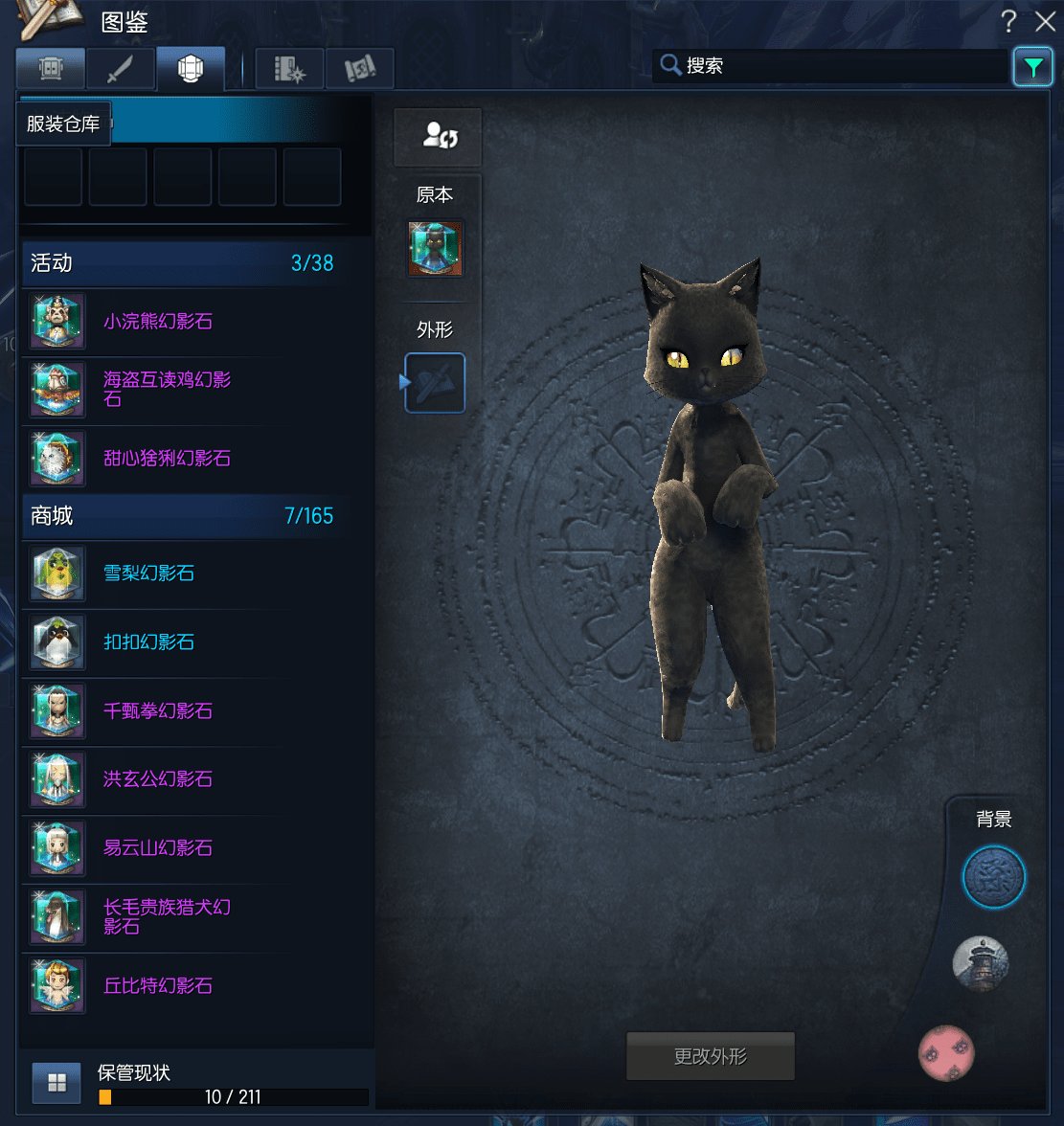The image size is (1064, 1126).
Task: Choose 洪玄公幻影石 entry
Action: 157,779
